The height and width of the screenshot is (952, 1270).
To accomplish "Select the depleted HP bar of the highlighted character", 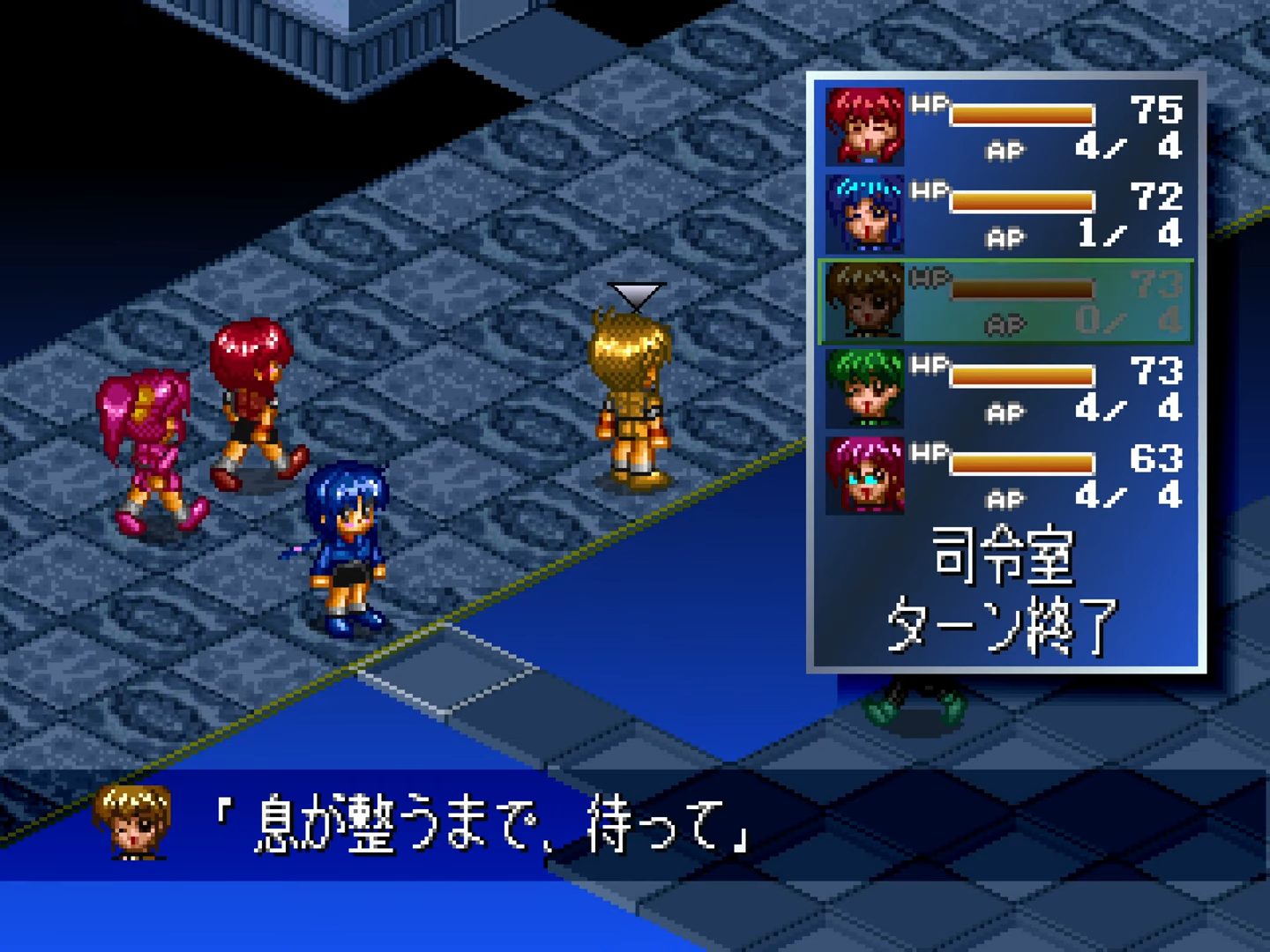I will pos(1023,286).
